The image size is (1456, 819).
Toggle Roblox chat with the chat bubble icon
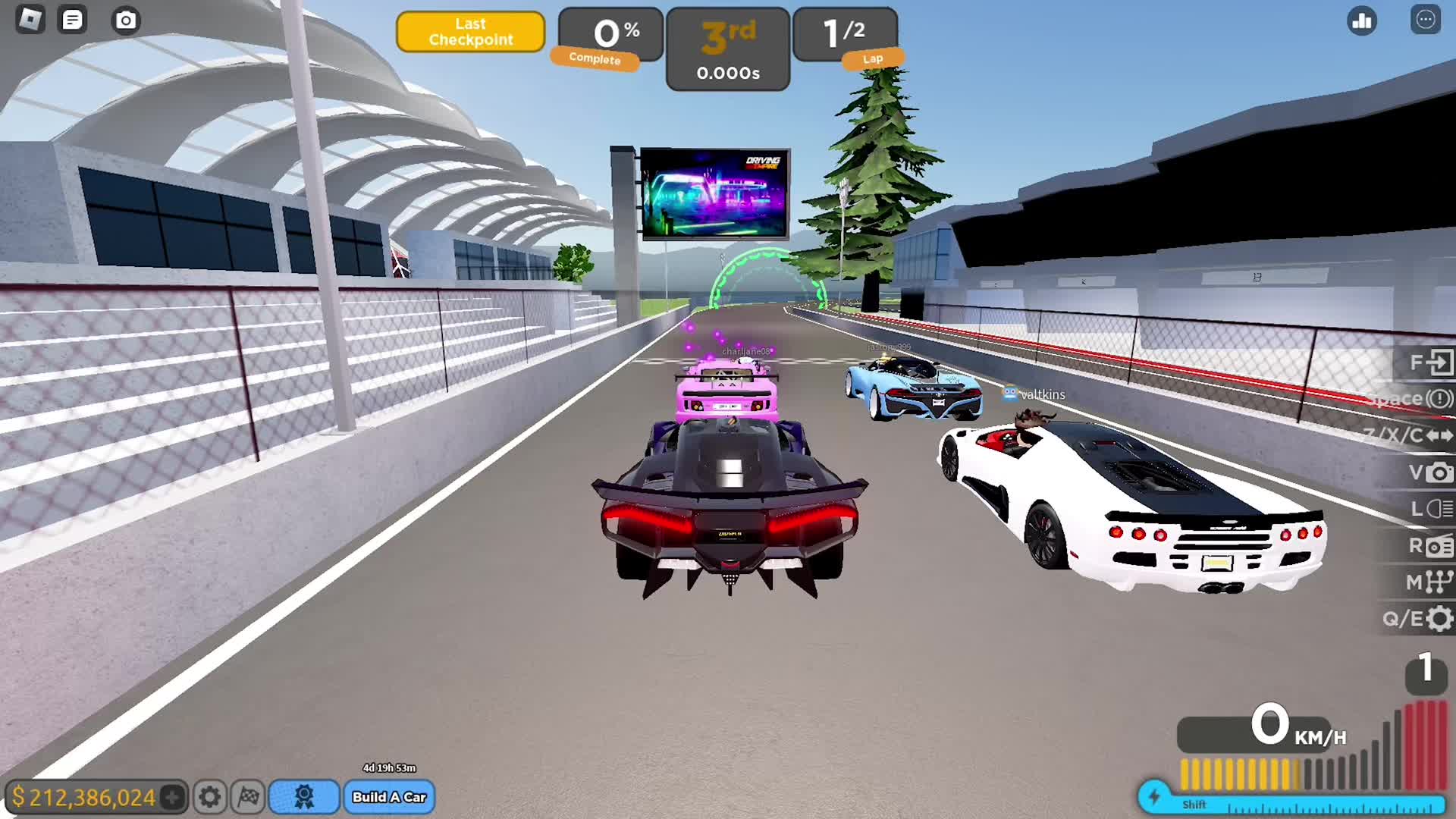[x=73, y=20]
